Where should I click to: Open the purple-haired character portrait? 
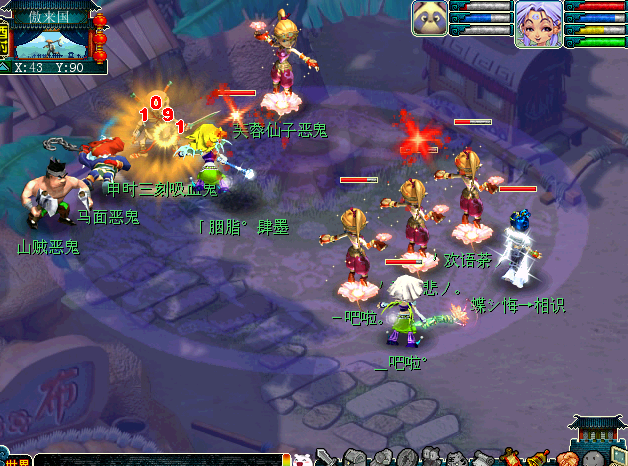point(535,23)
